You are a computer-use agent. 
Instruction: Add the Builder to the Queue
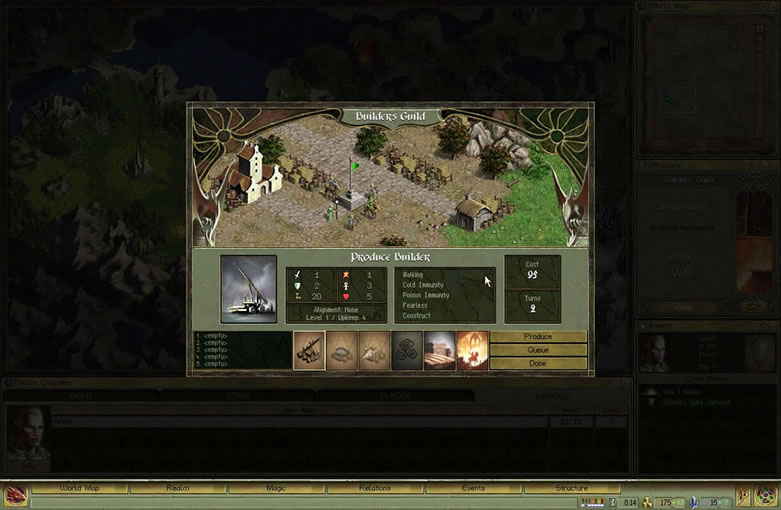538,350
